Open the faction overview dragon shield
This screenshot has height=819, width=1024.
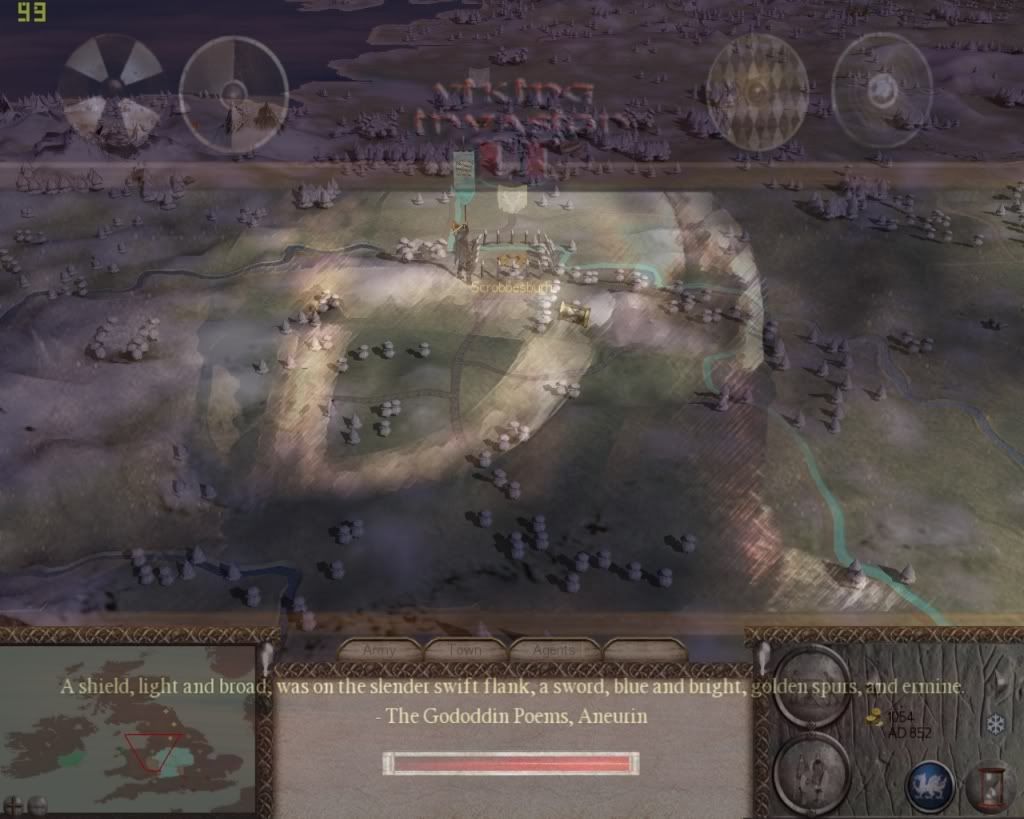(x=930, y=785)
